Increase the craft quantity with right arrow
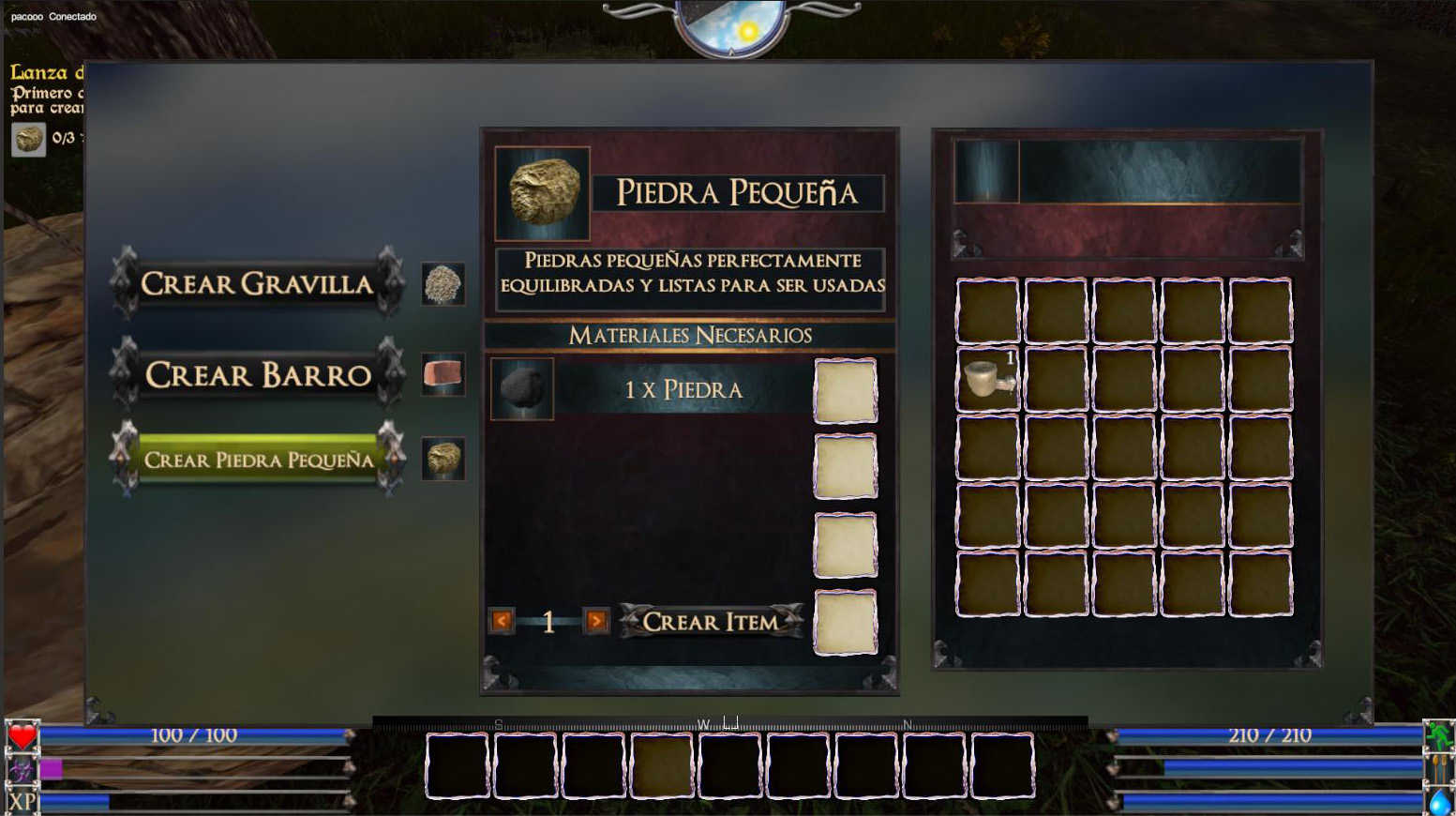 point(595,621)
